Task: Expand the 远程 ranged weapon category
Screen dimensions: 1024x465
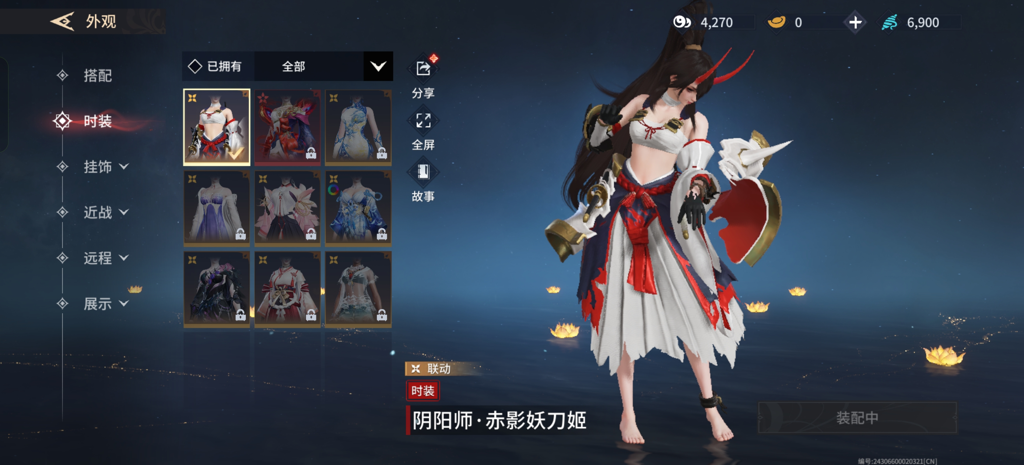Action: (x=106, y=258)
